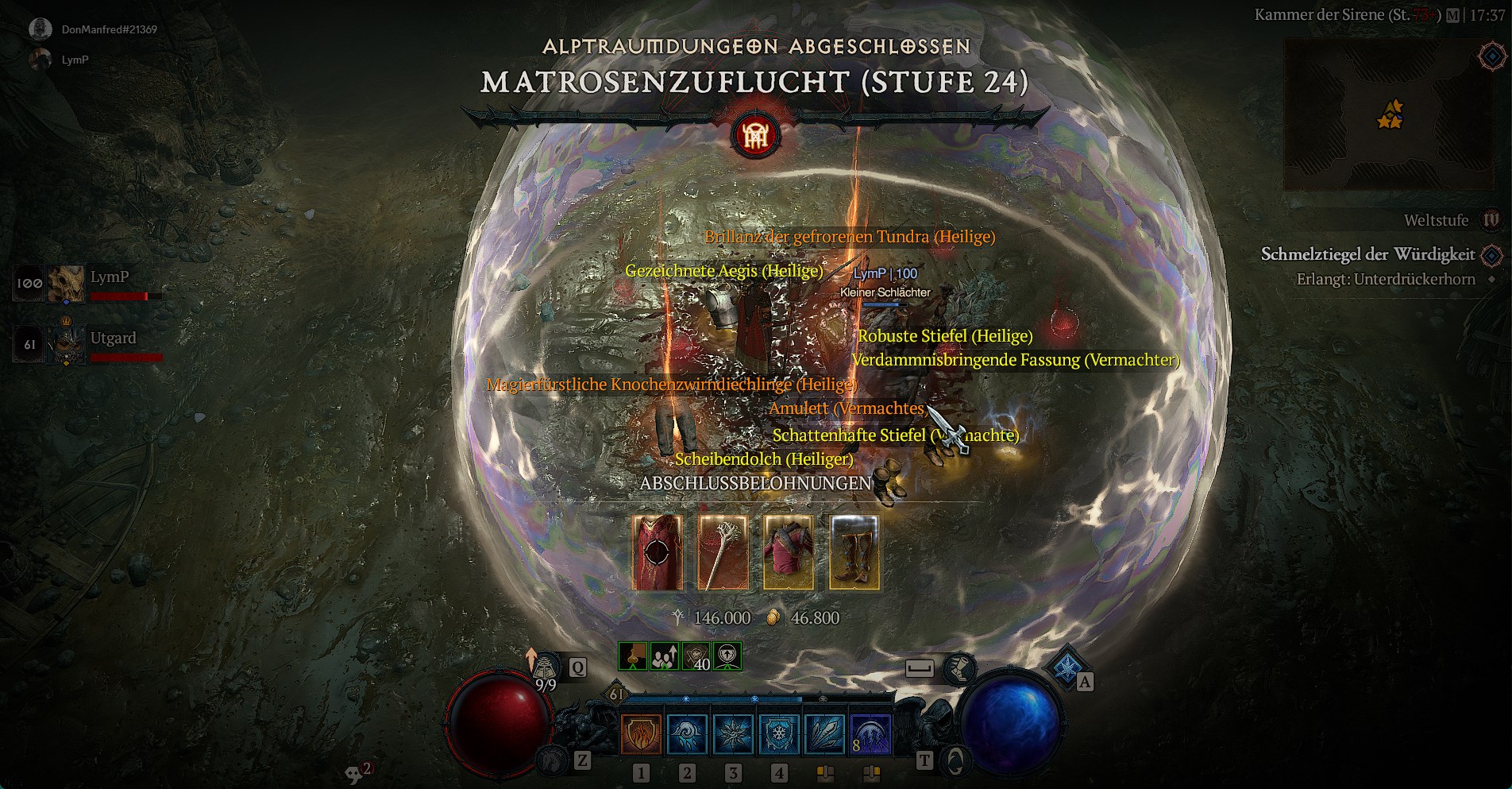Use the healing potion icon

[x=546, y=668]
